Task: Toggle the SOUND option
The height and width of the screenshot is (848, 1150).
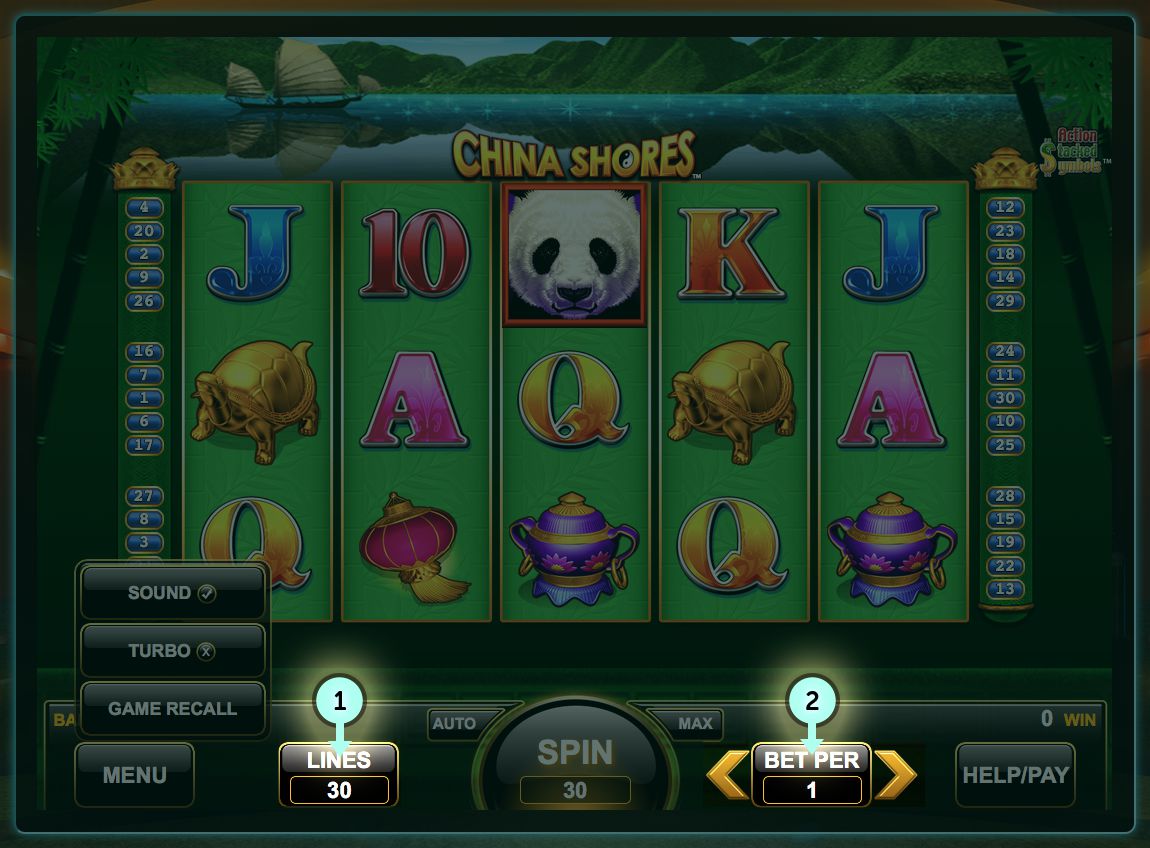Action: tap(172, 593)
